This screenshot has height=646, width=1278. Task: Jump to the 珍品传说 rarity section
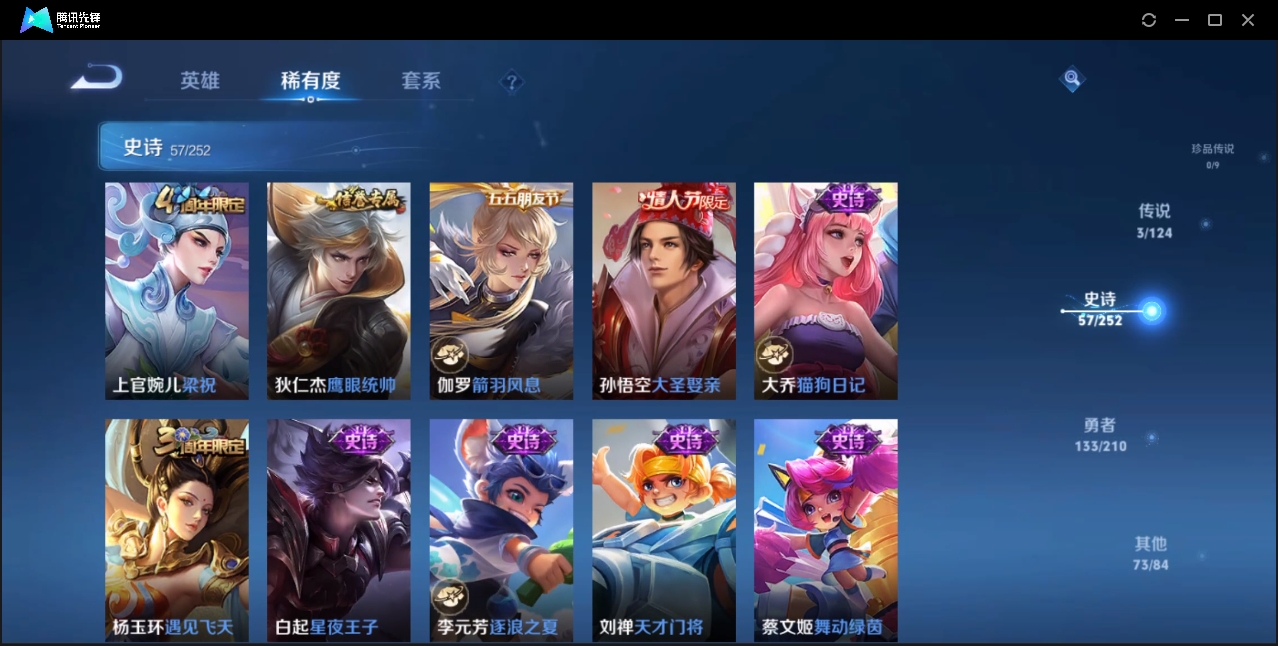click(1212, 155)
